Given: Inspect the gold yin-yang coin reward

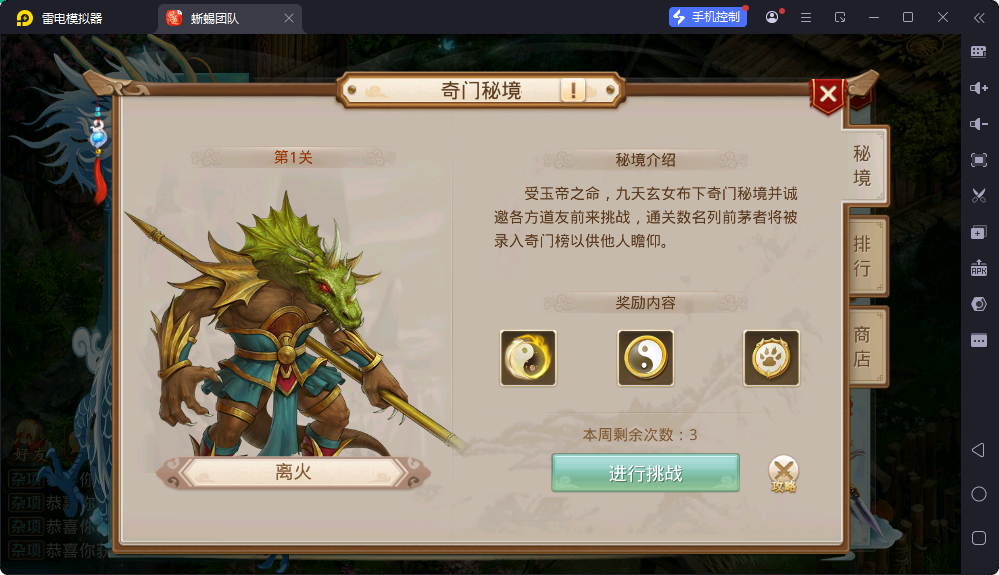Looking at the screenshot, I should point(645,358).
